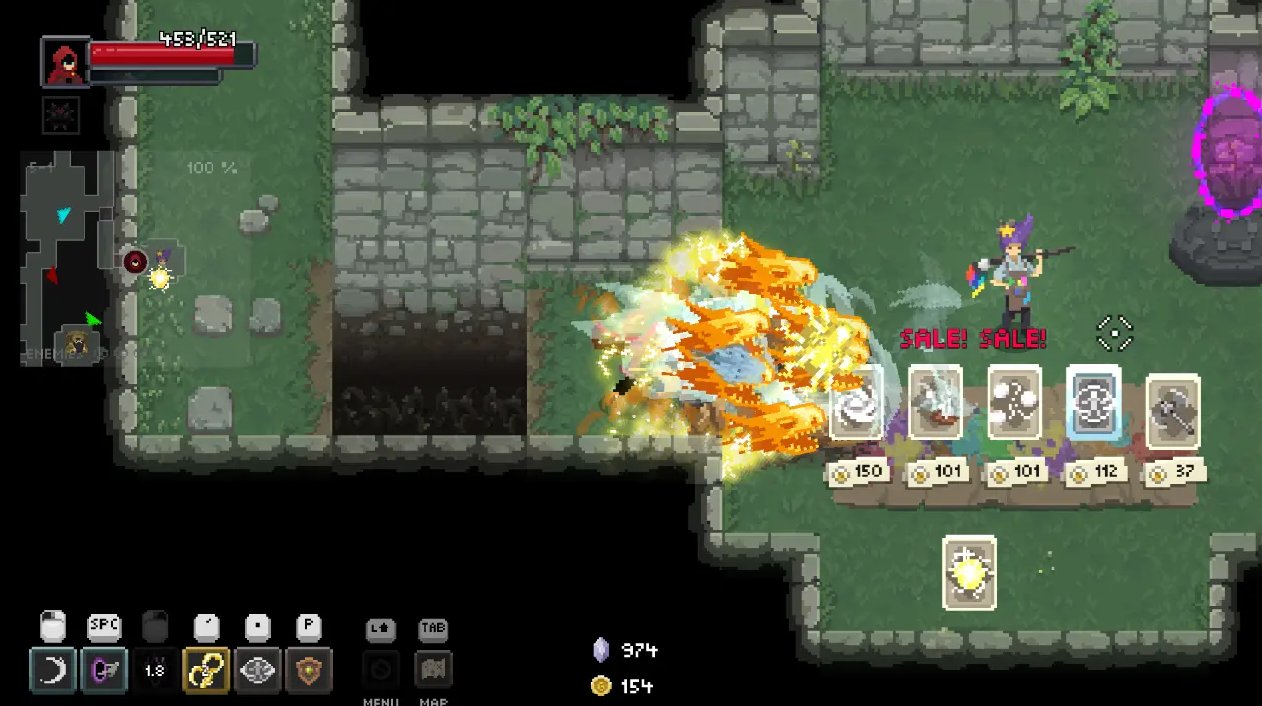
Task: Click the arcana slot on 1.8 cooldown
Action: 155,670
